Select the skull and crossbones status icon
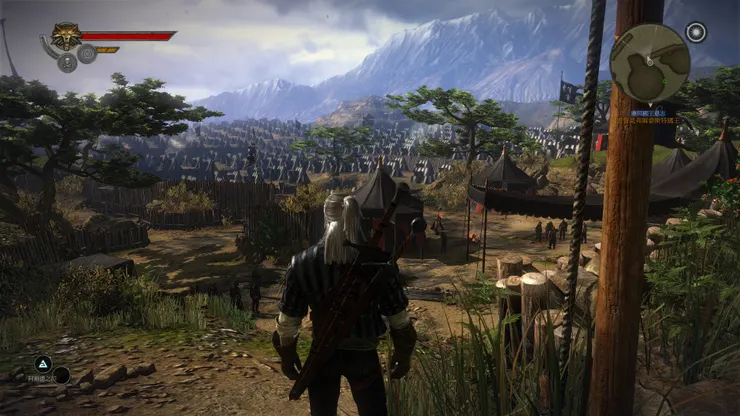Viewport: 740px width, 416px height. click(x=67, y=62)
